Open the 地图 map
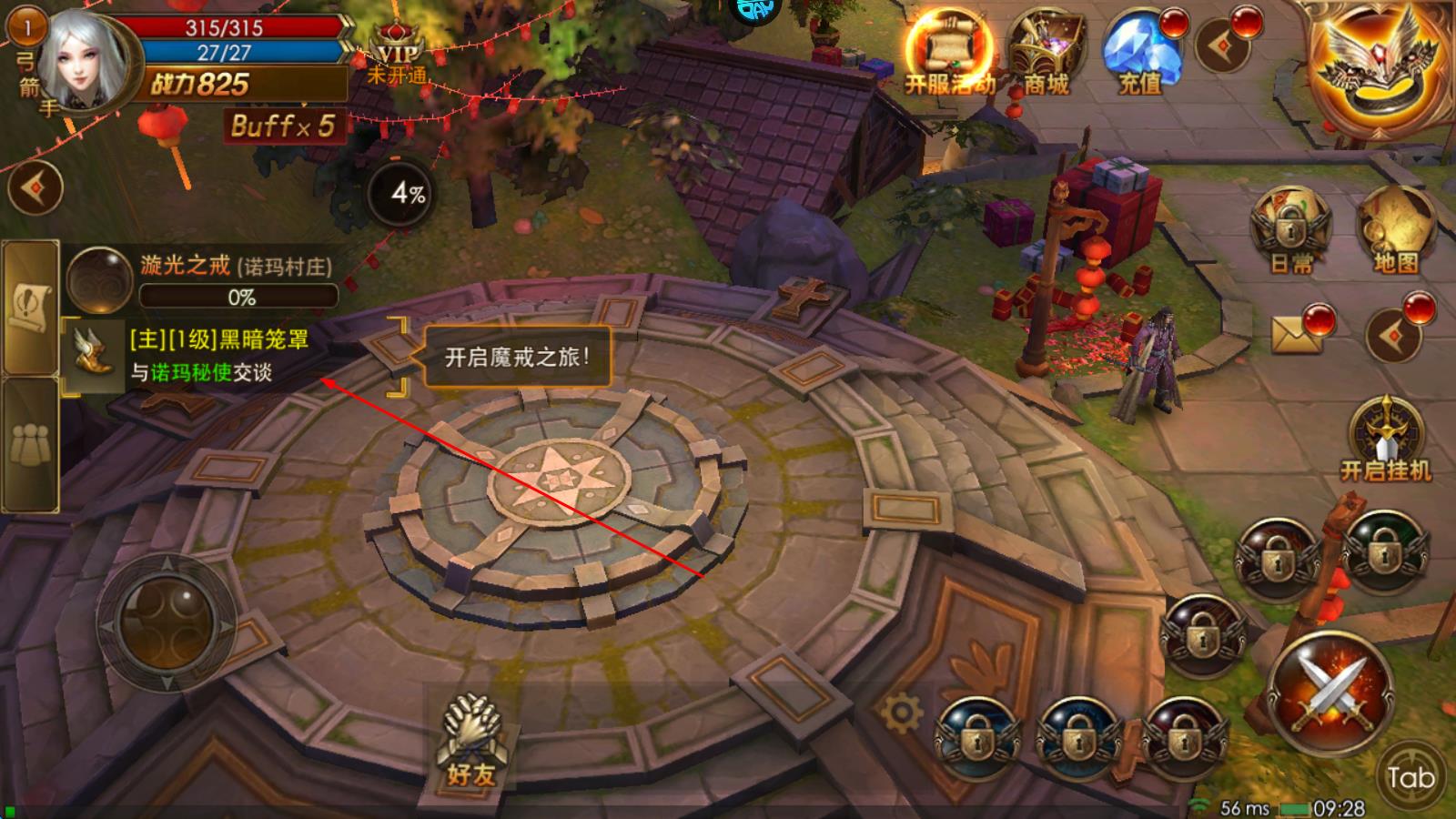The width and height of the screenshot is (1456, 819). coord(1396,229)
